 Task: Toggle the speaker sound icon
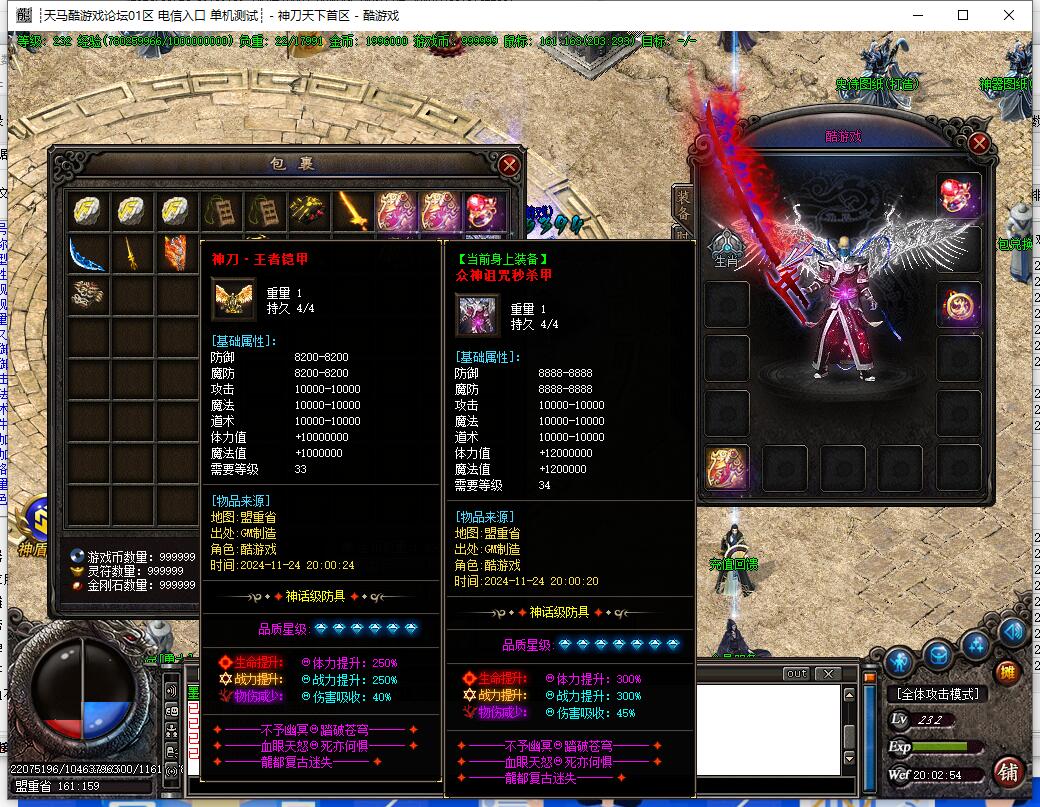1012,631
